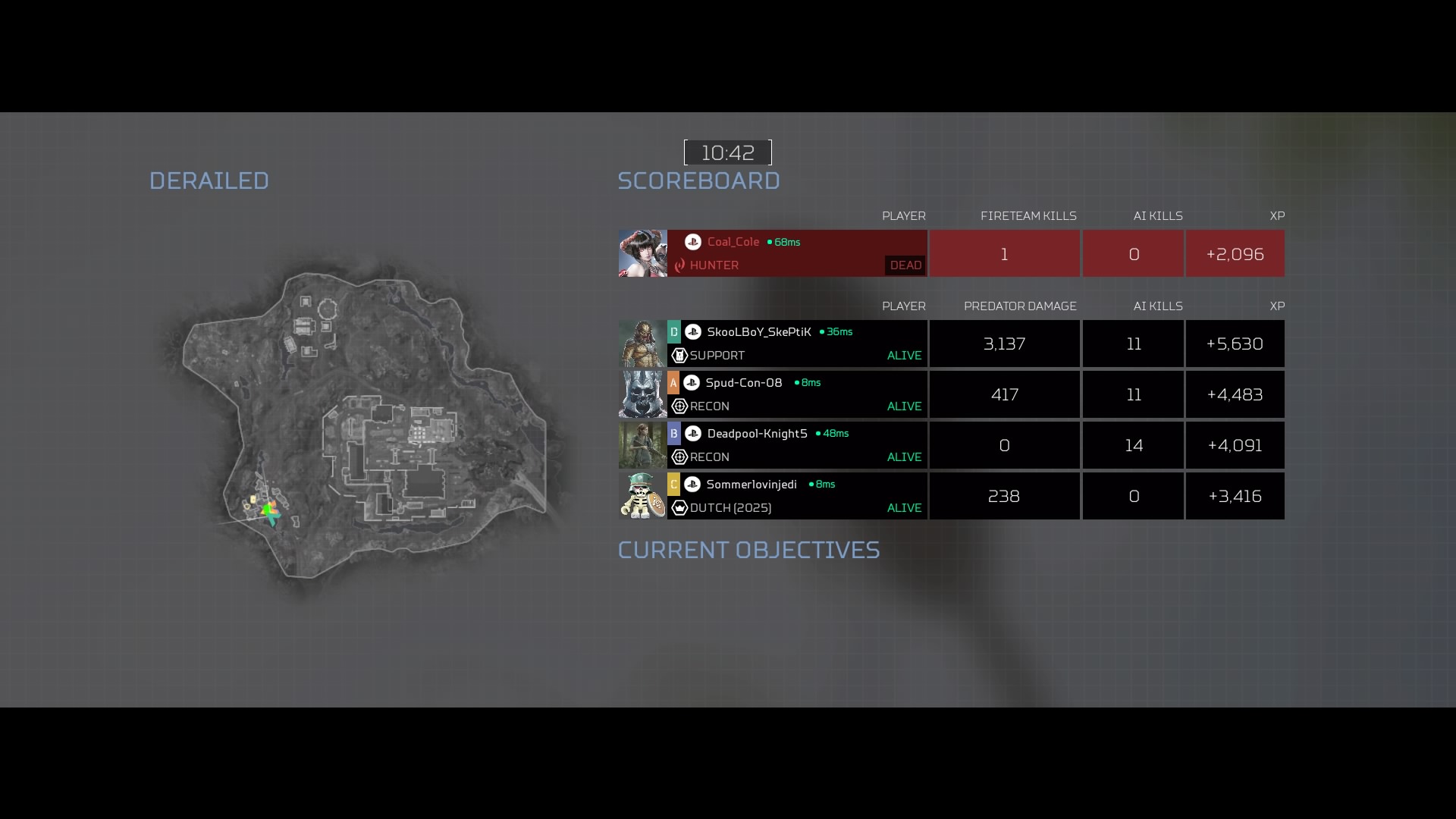Open Coal_Cole's avatar thumbnail
The image size is (1456, 819).
coord(642,253)
